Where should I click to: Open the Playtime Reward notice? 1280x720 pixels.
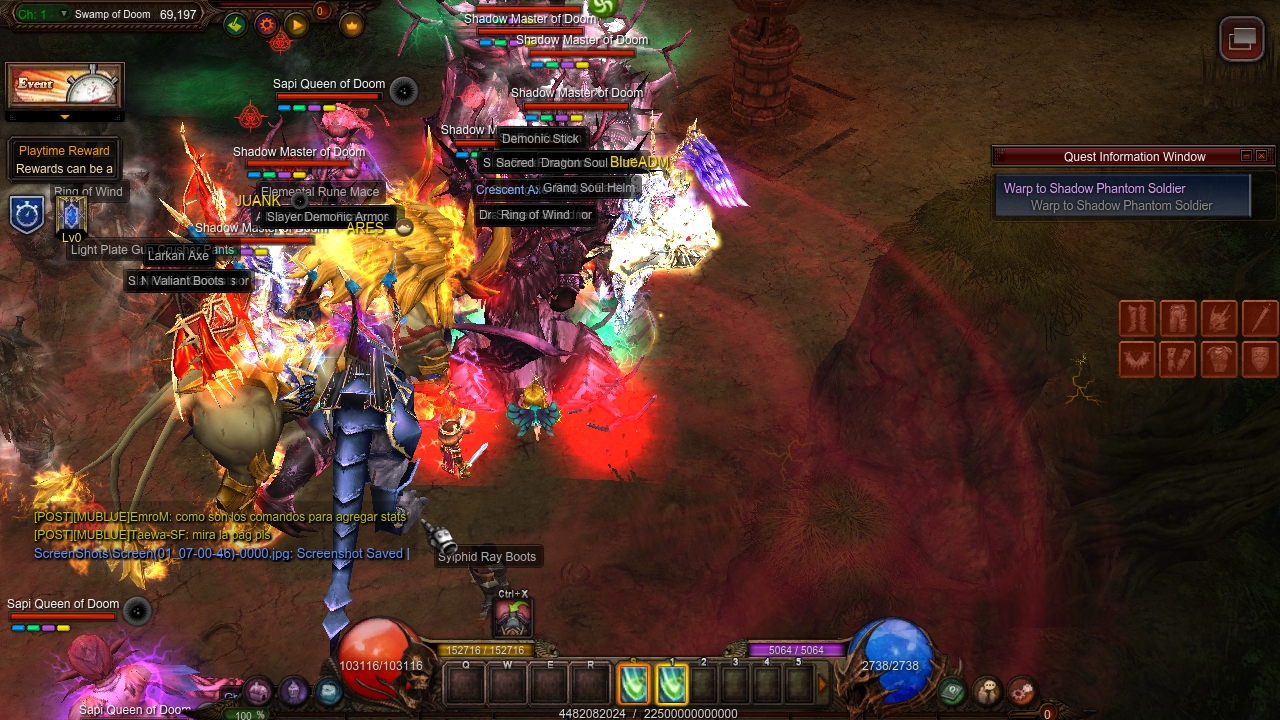(x=64, y=160)
